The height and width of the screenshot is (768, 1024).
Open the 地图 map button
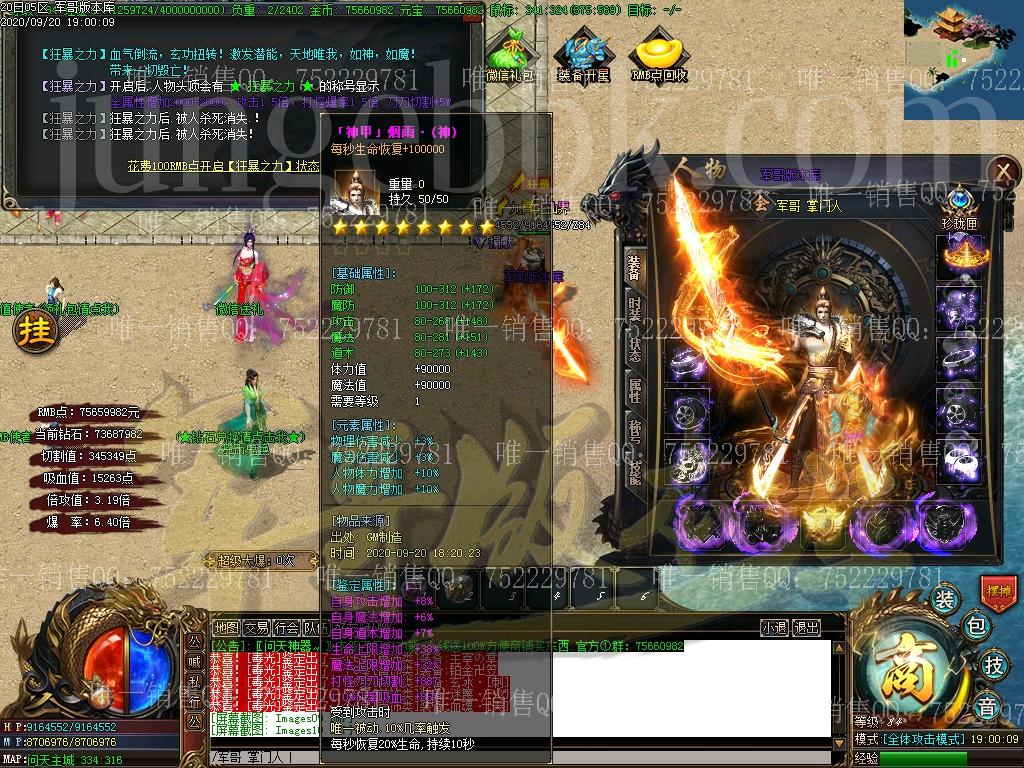pos(227,628)
